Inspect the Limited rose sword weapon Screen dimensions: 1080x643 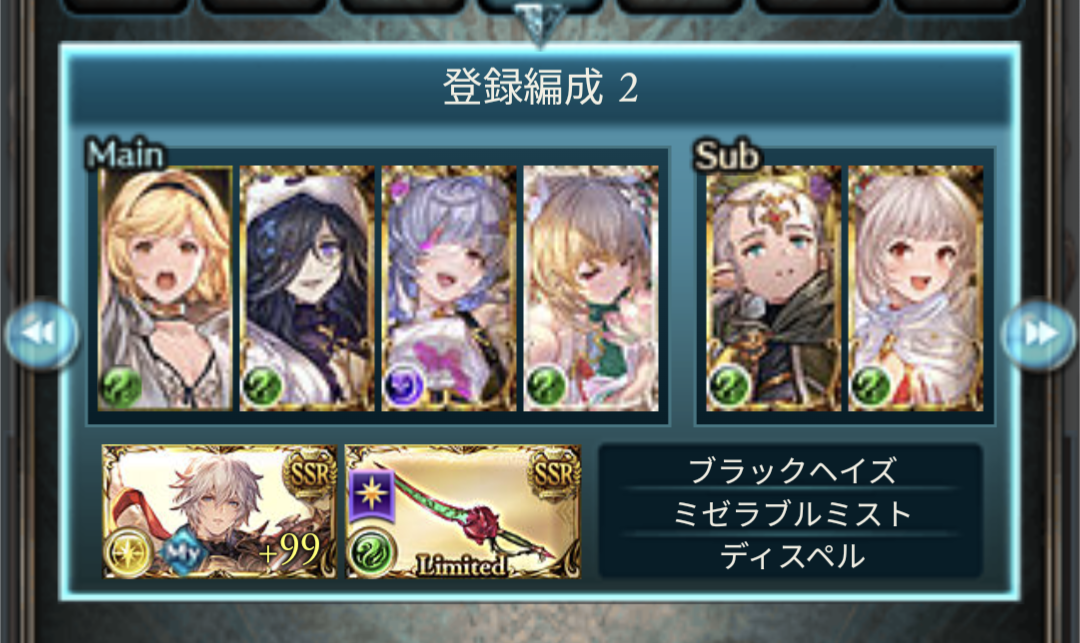pos(463,511)
